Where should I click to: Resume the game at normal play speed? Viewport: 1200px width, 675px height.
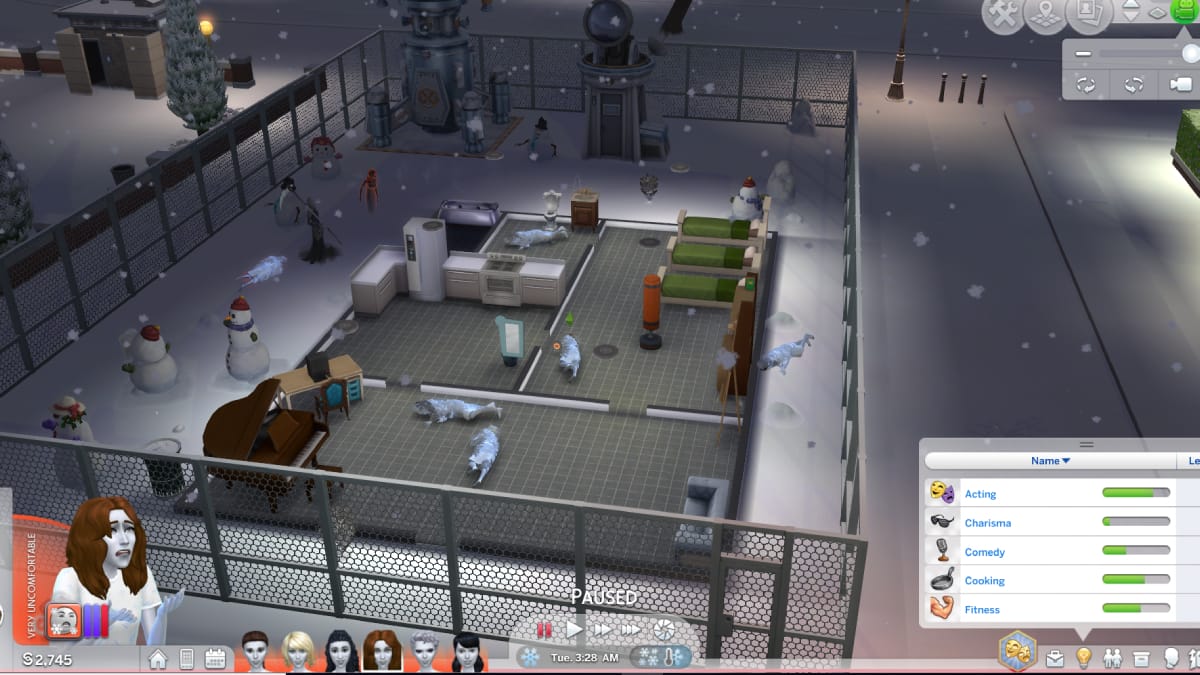click(x=574, y=630)
